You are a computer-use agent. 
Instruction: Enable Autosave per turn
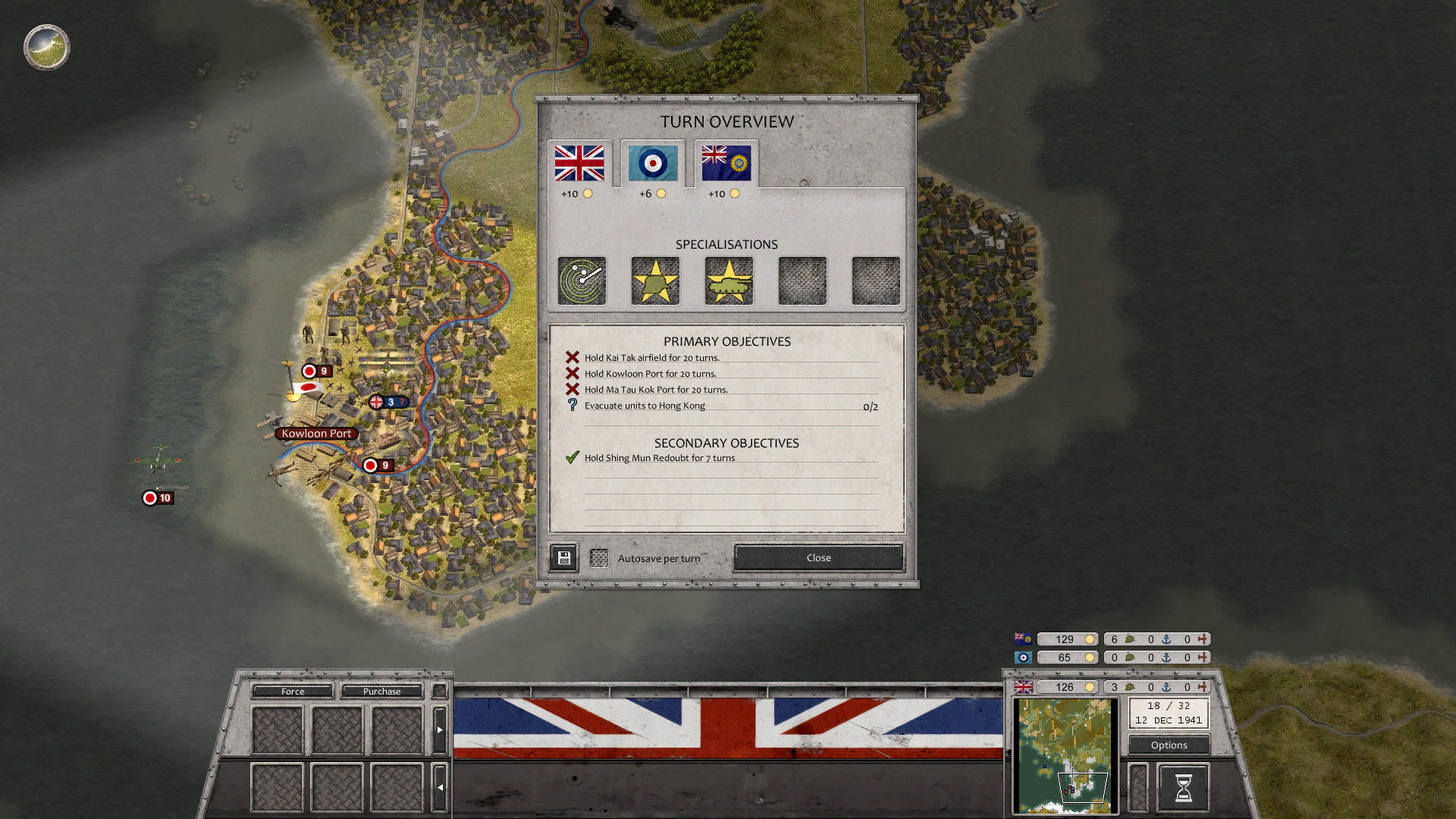coord(600,557)
